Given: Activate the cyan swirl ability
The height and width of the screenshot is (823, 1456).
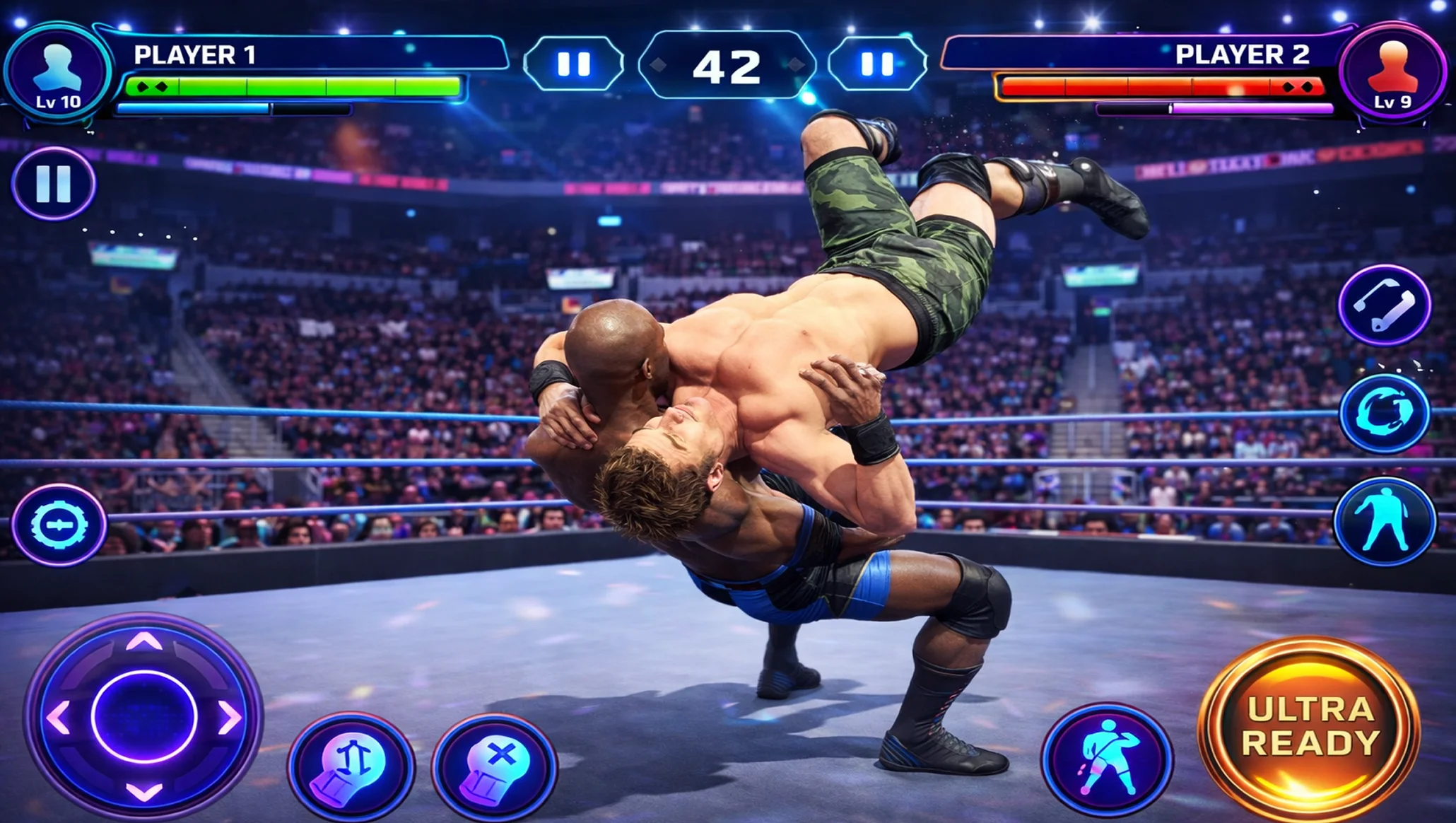Looking at the screenshot, I should pos(1385,413).
